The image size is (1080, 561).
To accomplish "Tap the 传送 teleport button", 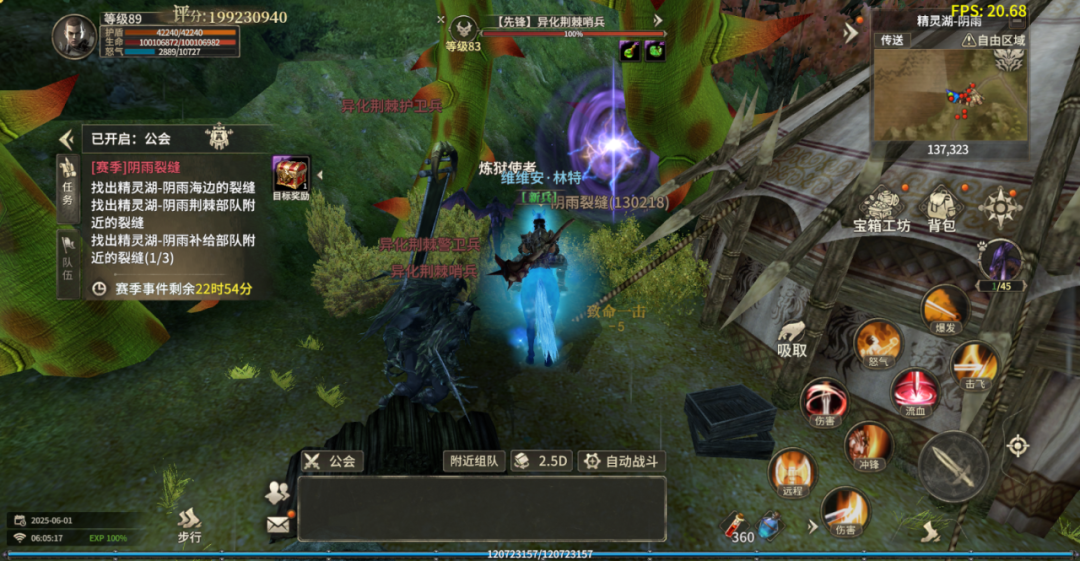I will pos(891,40).
